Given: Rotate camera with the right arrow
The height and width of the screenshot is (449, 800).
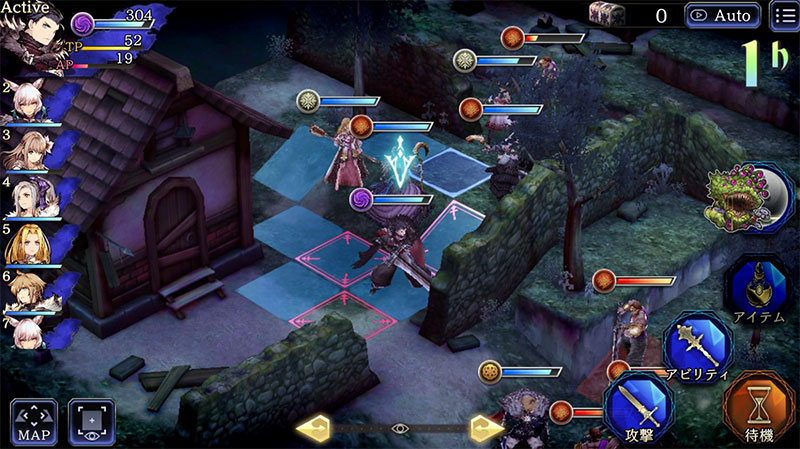Looking at the screenshot, I should (486, 428).
